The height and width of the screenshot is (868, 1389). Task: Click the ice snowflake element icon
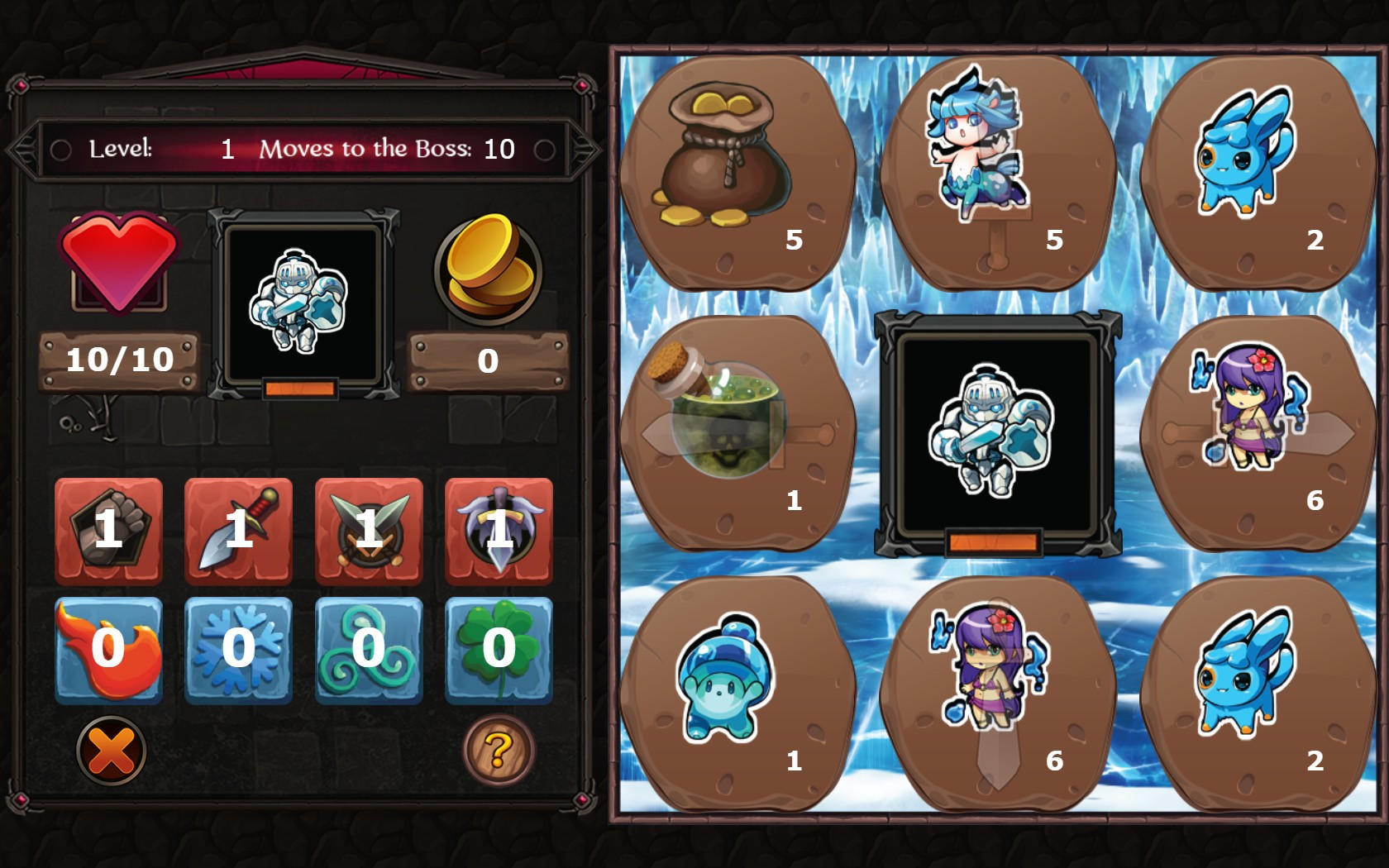pyautogui.click(x=238, y=651)
